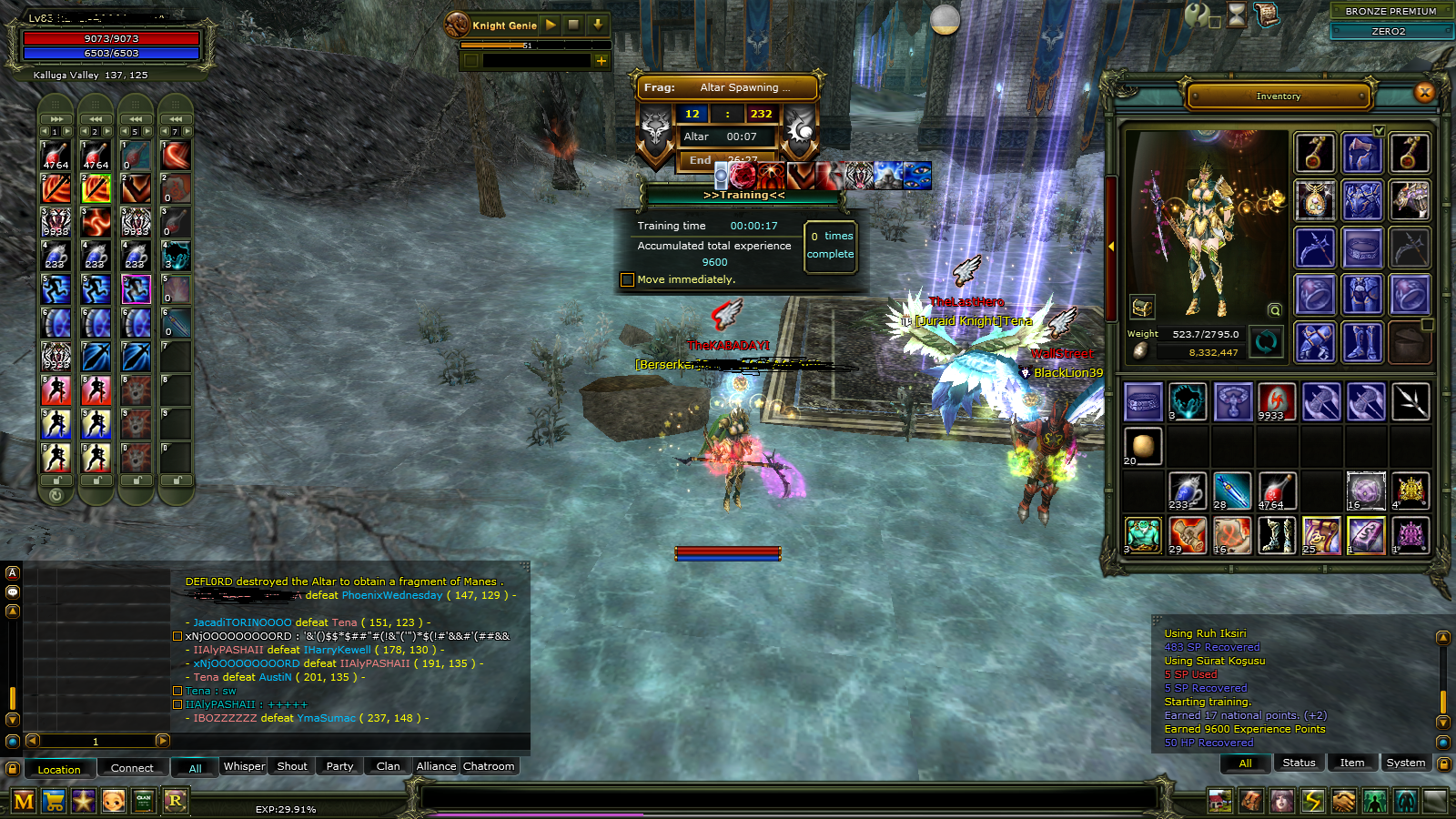Show the Clan chat tab
1456x819 pixels.
(388, 766)
